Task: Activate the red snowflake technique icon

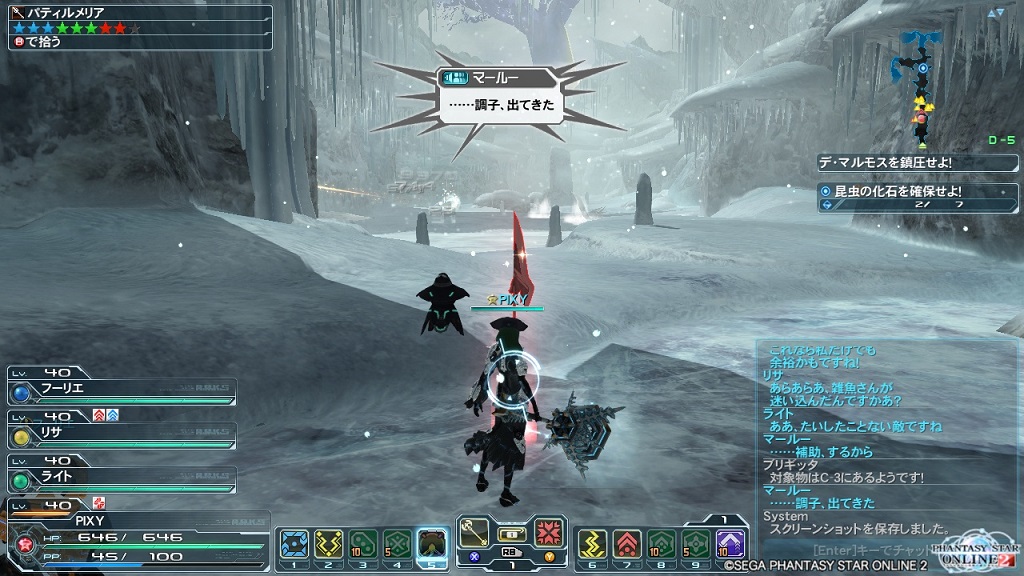Action: click(549, 532)
